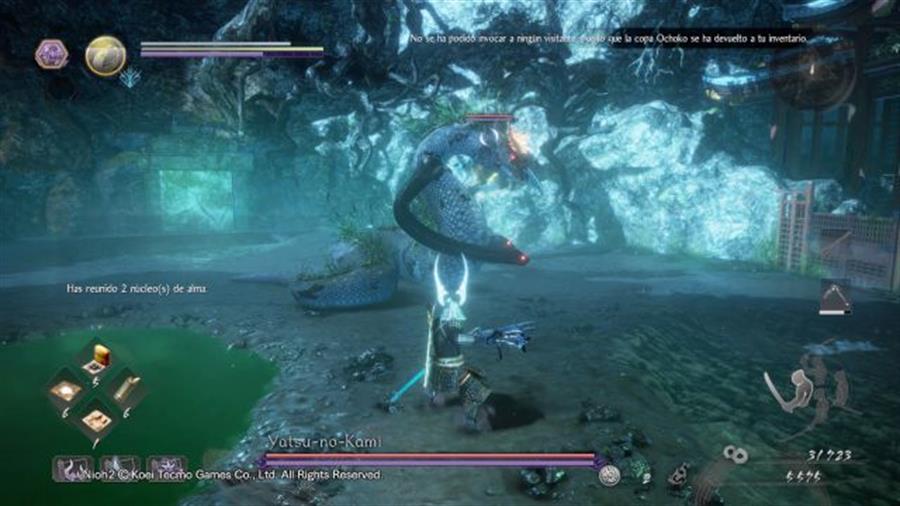
Task: Click the round silver emblem beside the boss bar
Action: point(610,476)
